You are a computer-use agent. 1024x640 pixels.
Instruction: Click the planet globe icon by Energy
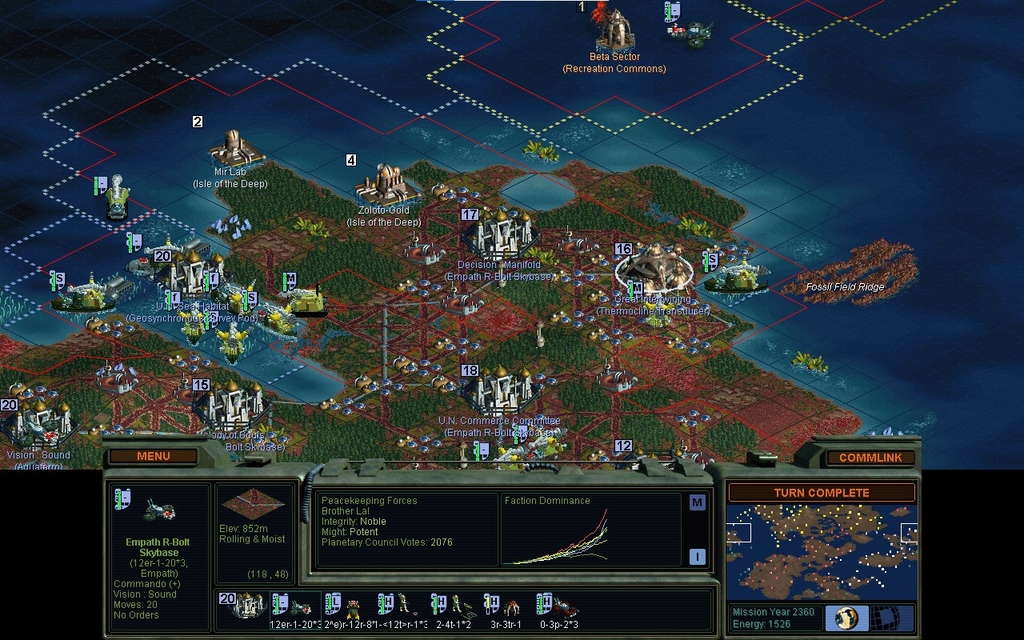[x=845, y=617]
